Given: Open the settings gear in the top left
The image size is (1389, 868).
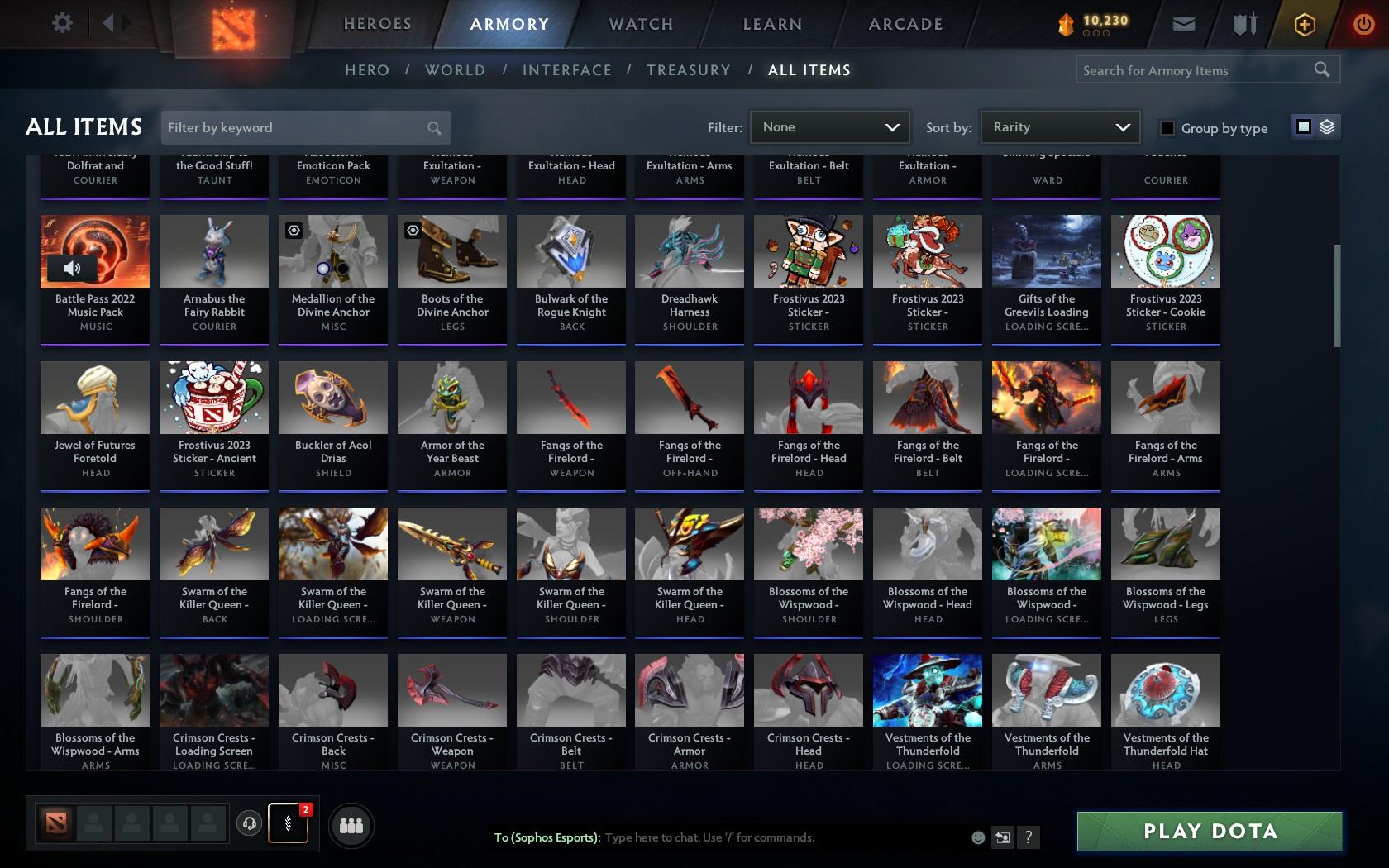Looking at the screenshot, I should [60, 23].
